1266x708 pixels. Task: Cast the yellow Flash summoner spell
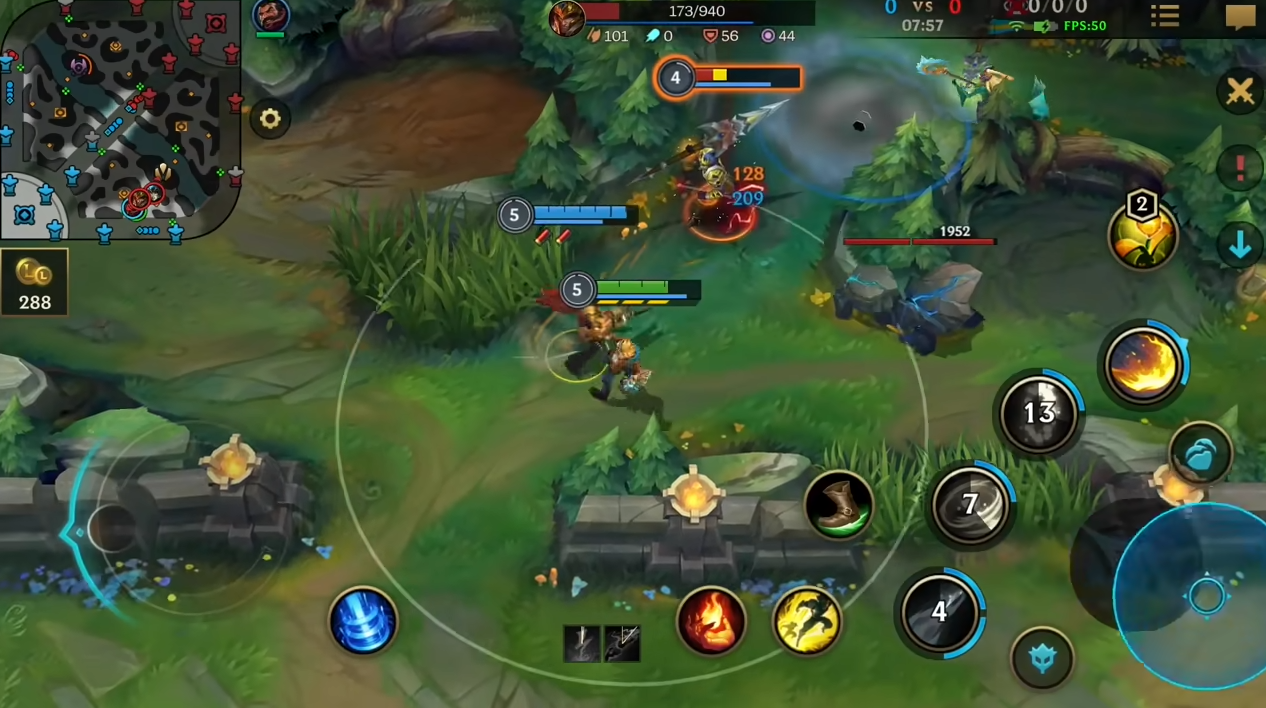tap(807, 620)
